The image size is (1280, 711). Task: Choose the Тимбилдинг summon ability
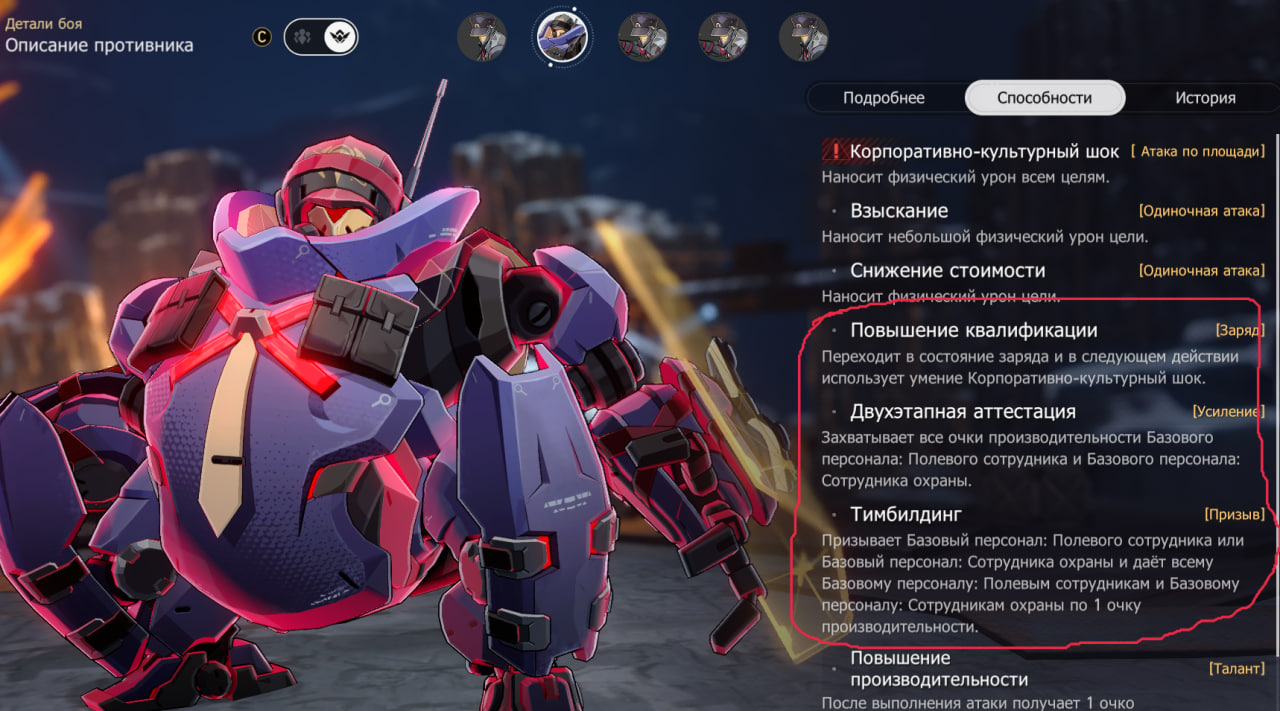906,514
